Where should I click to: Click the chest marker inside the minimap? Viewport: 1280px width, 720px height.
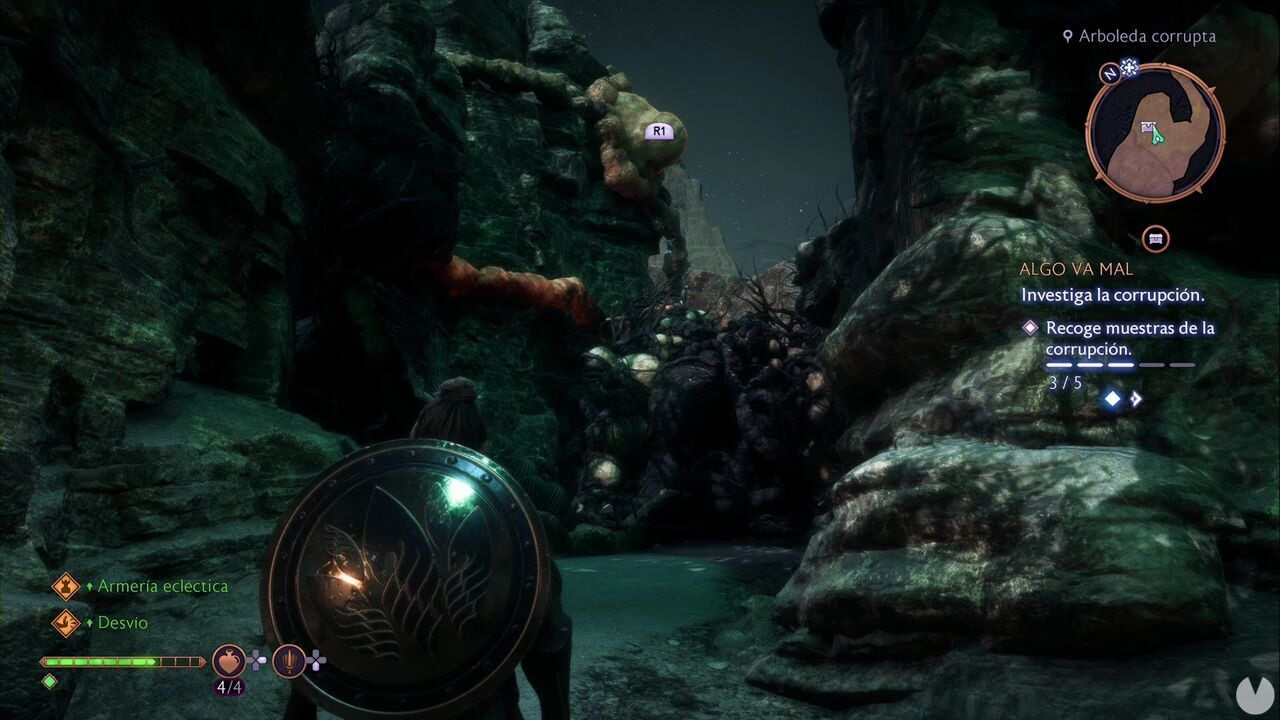tap(1148, 127)
